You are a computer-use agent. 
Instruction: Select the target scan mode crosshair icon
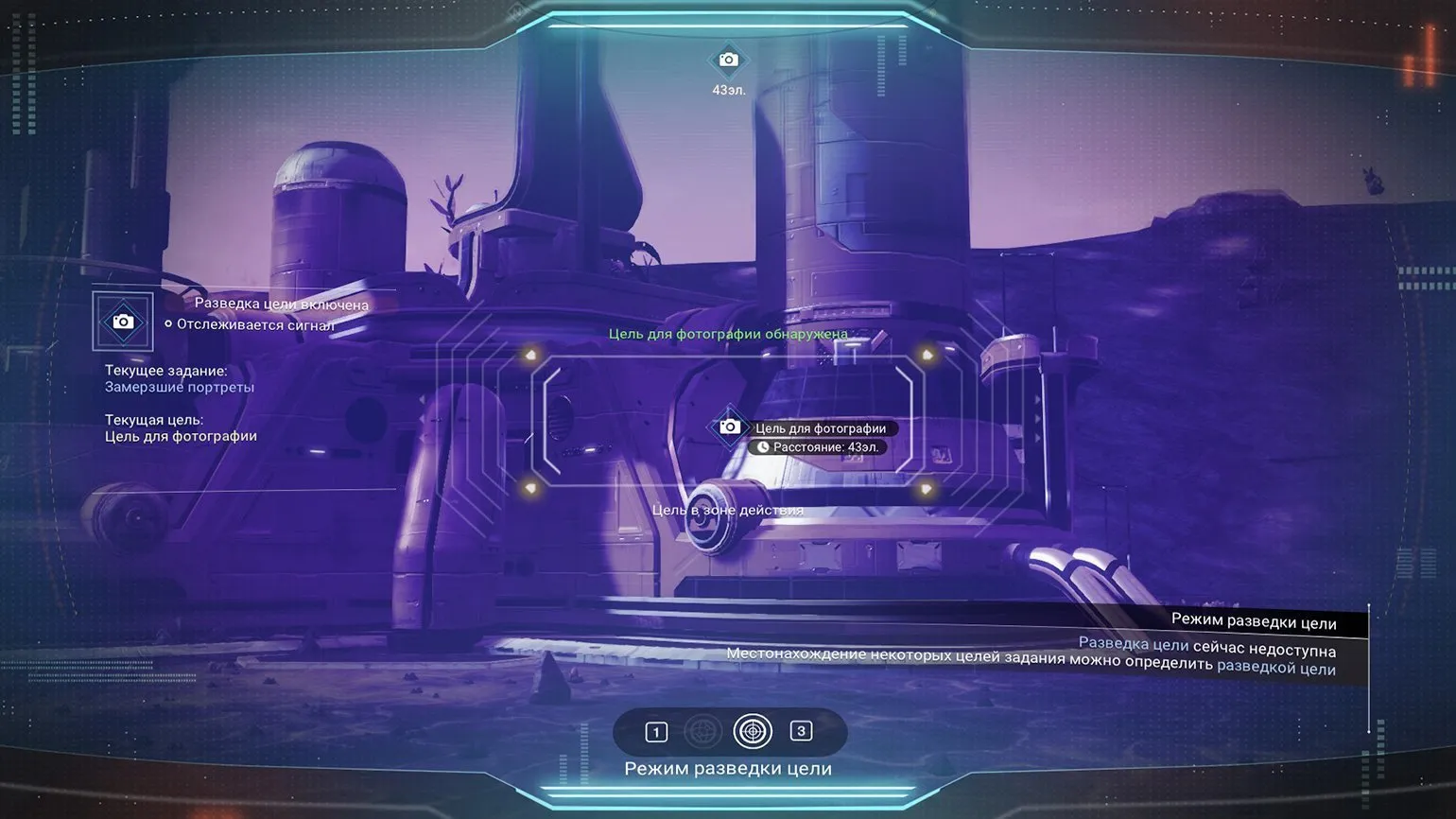pyautogui.click(x=753, y=731)
